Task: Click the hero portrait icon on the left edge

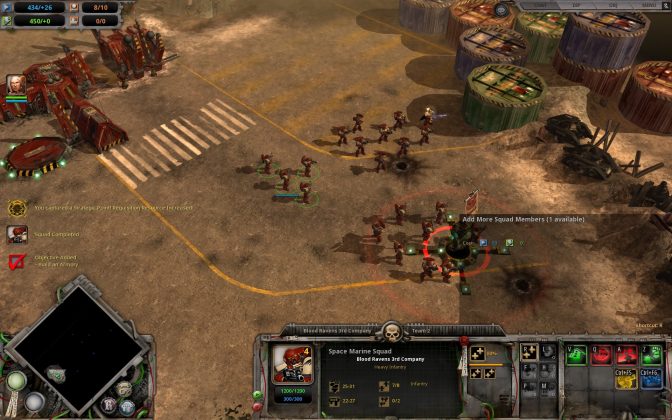Action: tap(16, 84)
